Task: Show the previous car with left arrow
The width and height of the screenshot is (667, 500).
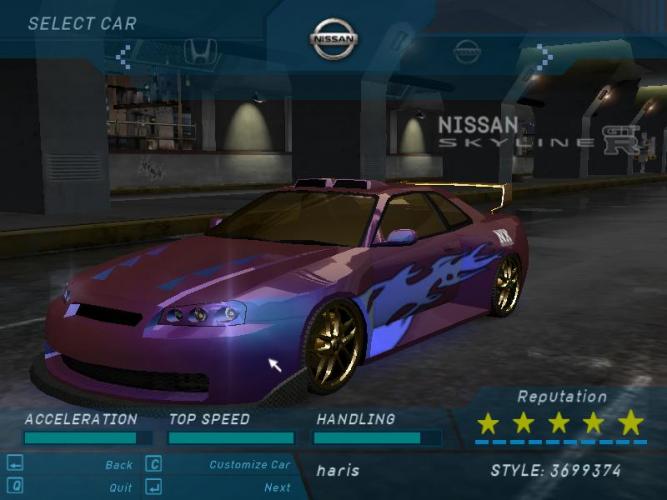Action: (x=123, y=56)
